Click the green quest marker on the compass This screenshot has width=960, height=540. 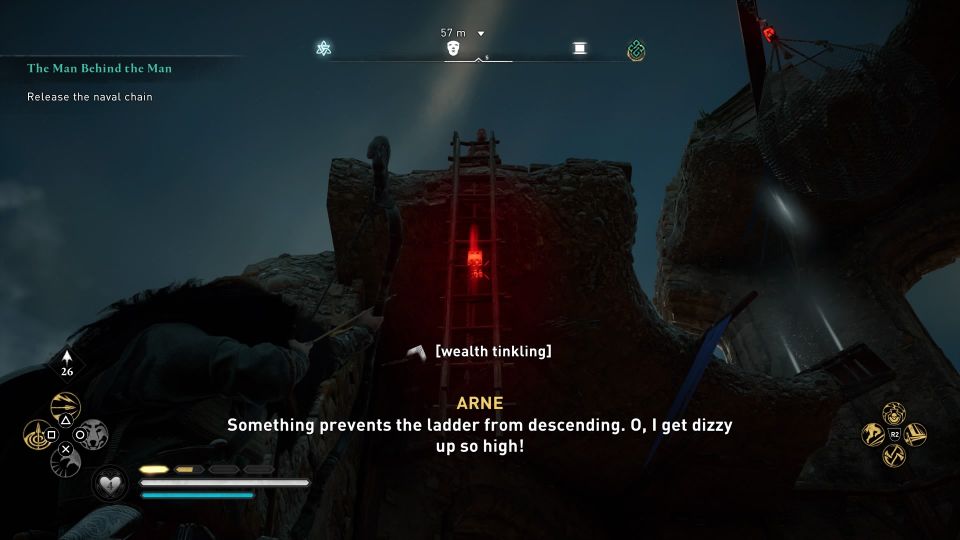635,50
